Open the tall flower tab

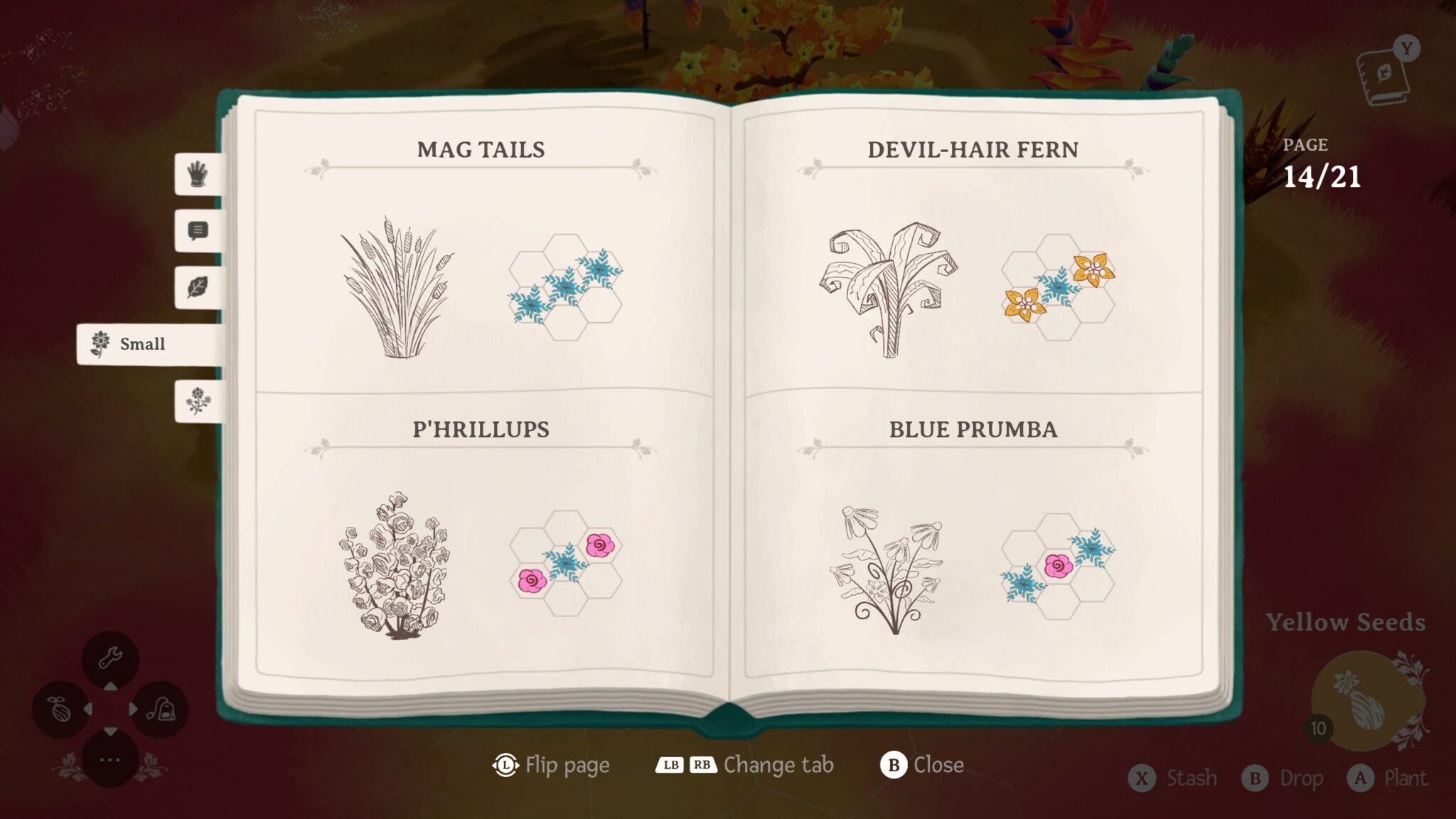pos(198,401)
